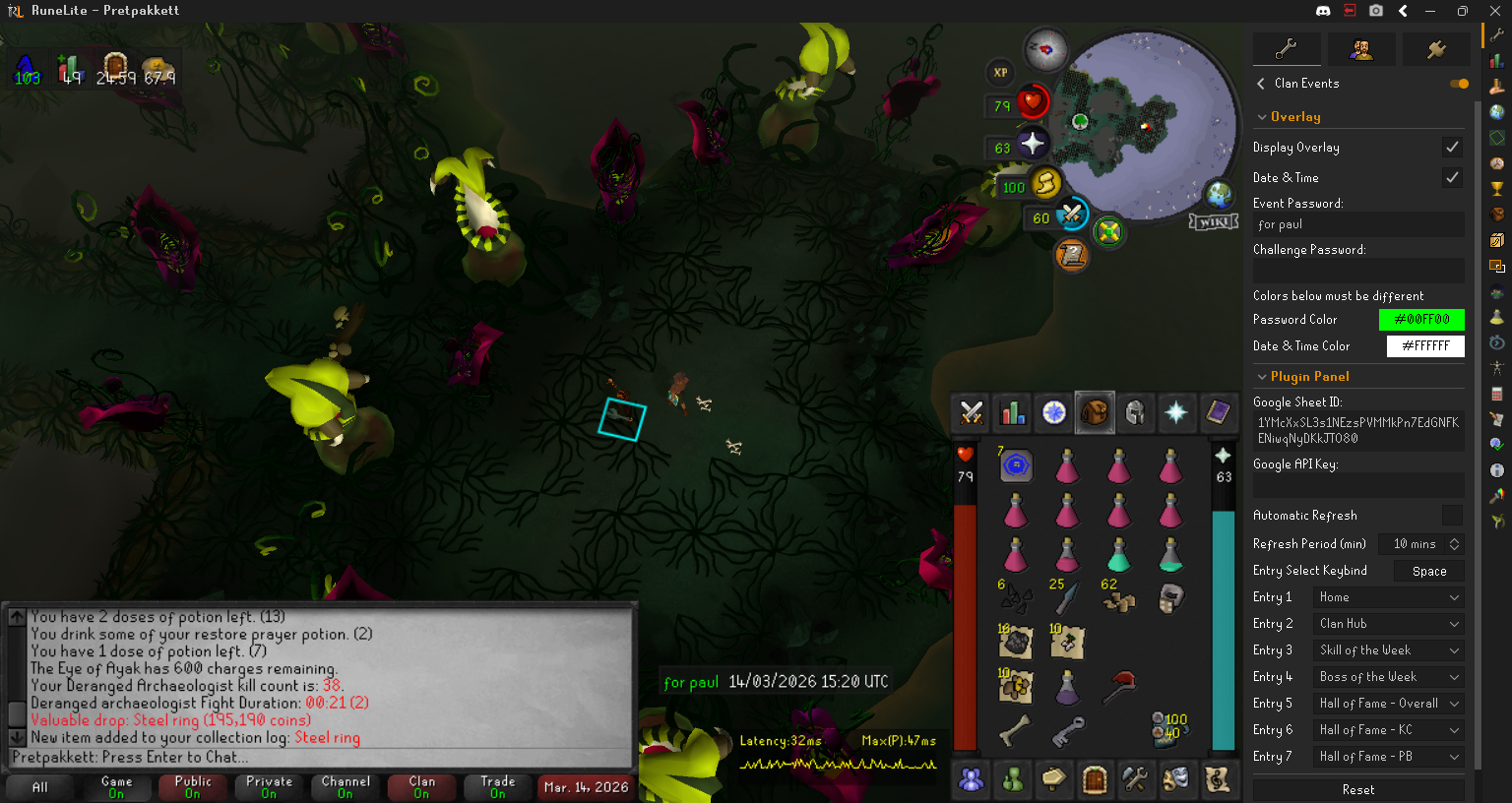Click the Password Color green swatch
The height and width of the screenshot is (803, 1512).
tap(1421, 320)
